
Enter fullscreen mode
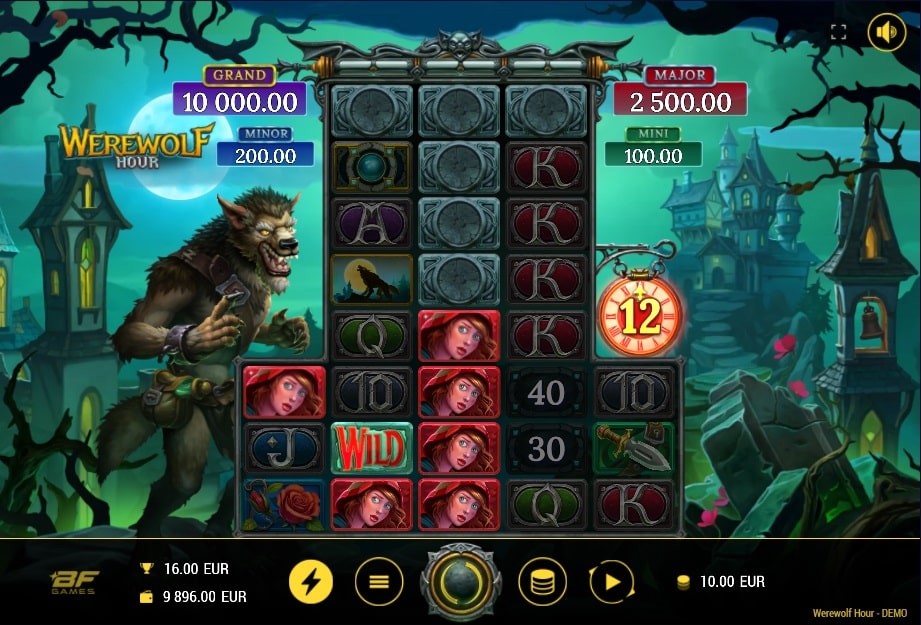click(839, 32)
